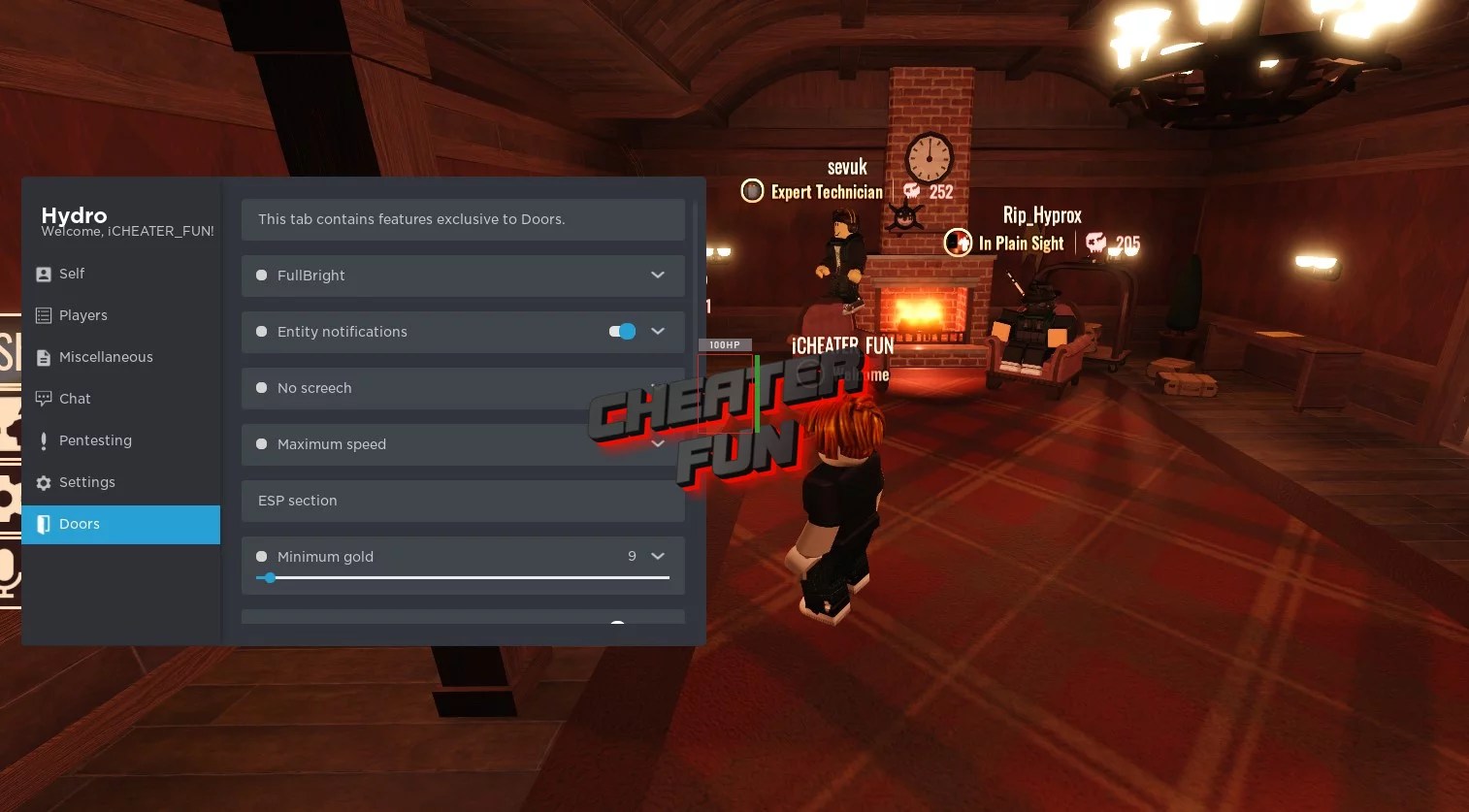Select the Settings gear icon

click(43, 481)
